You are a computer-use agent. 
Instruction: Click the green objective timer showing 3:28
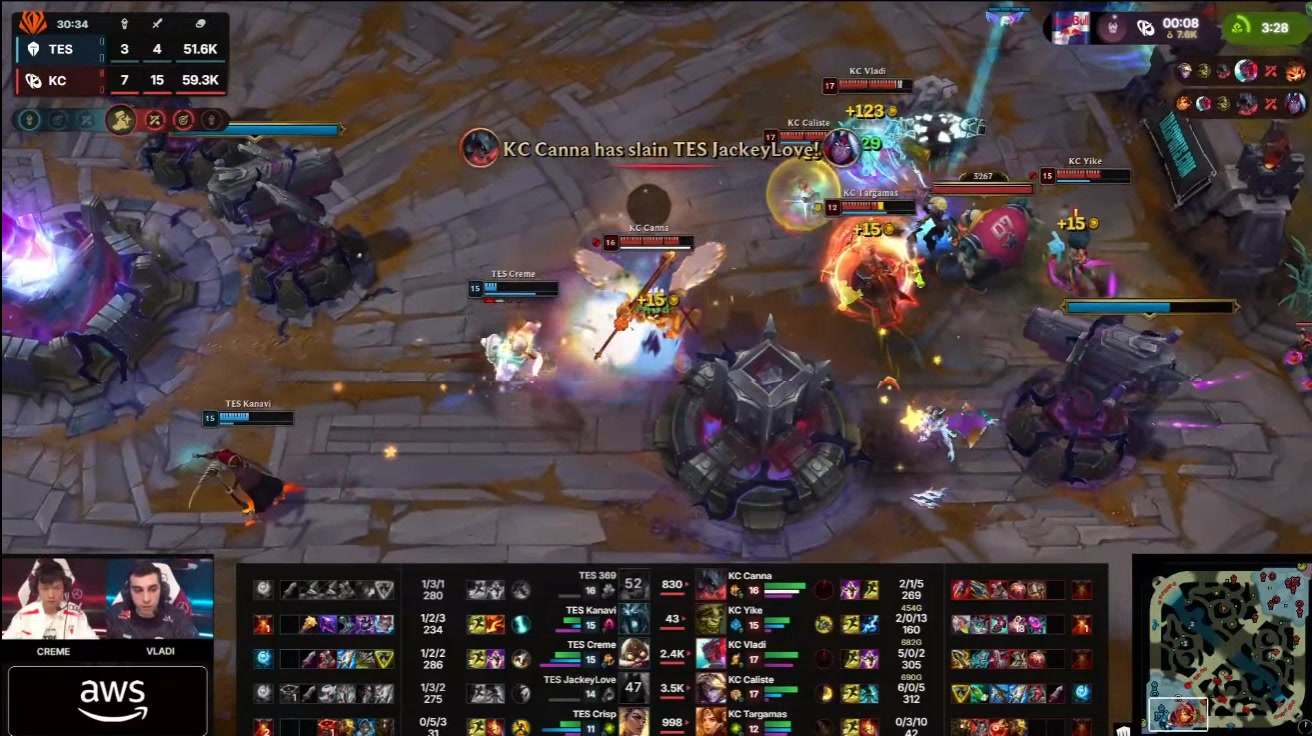1264,27
